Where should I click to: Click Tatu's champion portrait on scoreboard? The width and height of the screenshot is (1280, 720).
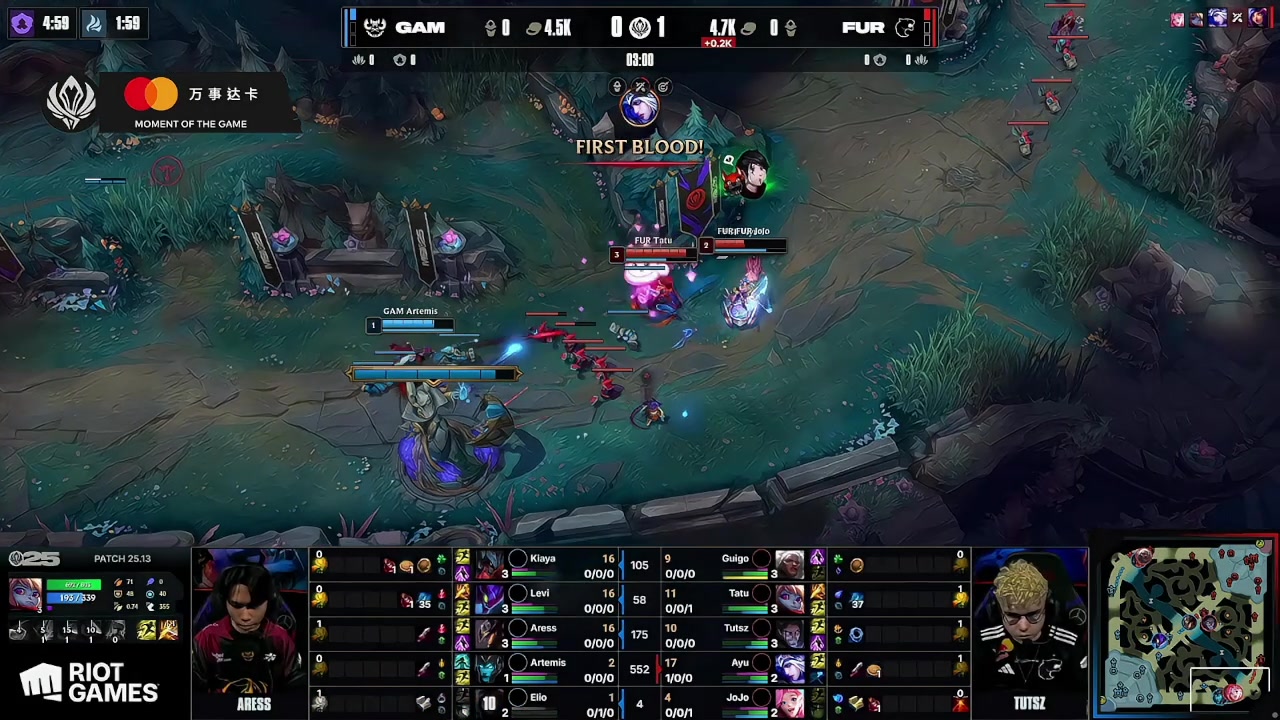789,600
